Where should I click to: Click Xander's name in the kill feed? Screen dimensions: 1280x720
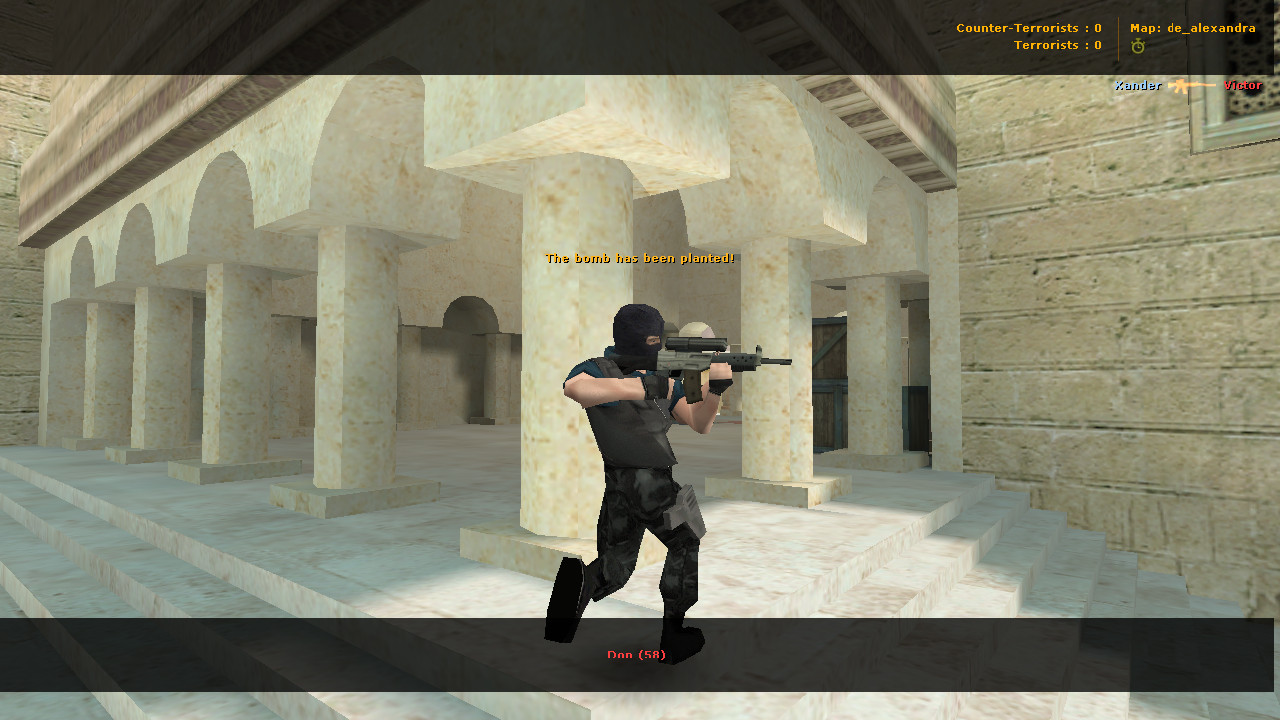click(1138, 86)
